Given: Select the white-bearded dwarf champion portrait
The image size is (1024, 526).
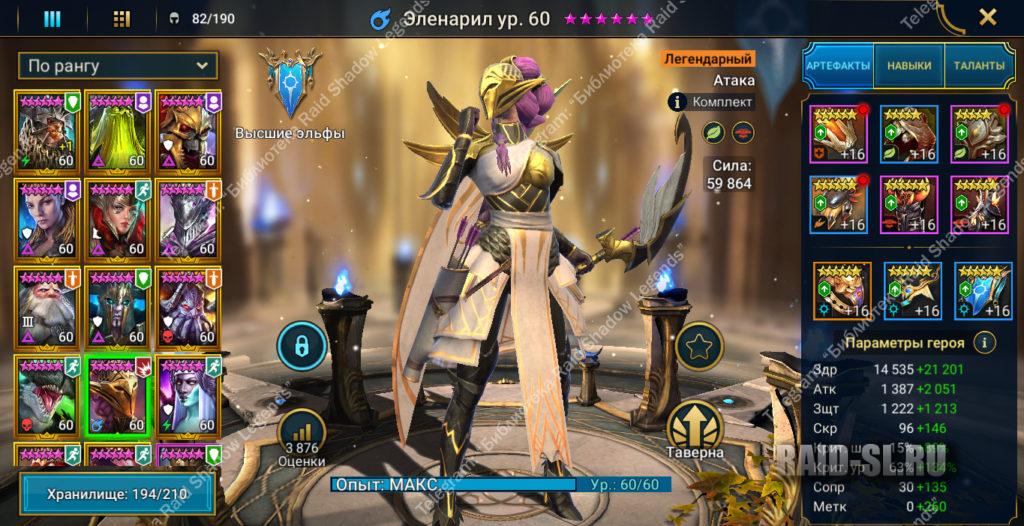Looking at the screenshot, I should (x=47, y=307).
